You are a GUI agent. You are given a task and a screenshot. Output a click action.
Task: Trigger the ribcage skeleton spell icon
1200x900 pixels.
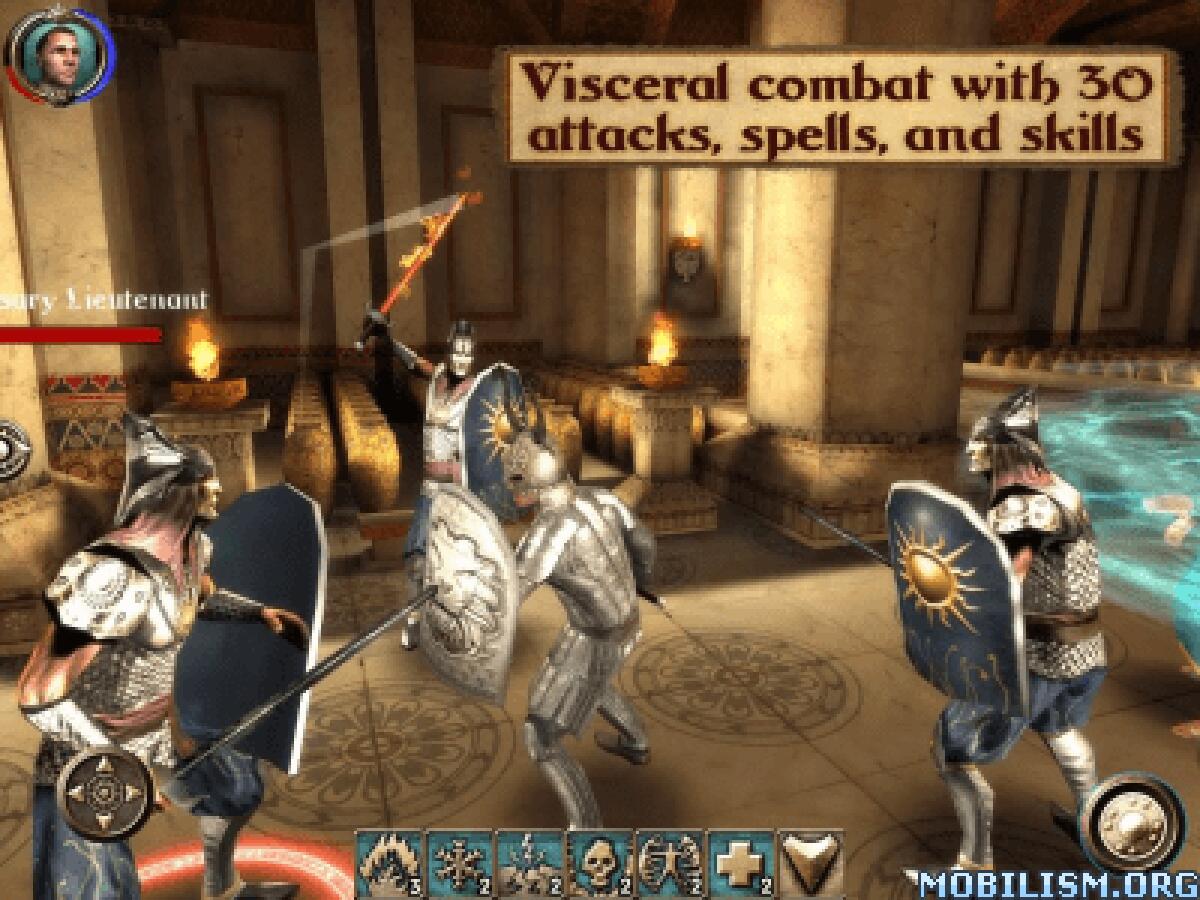click(670, 862)
